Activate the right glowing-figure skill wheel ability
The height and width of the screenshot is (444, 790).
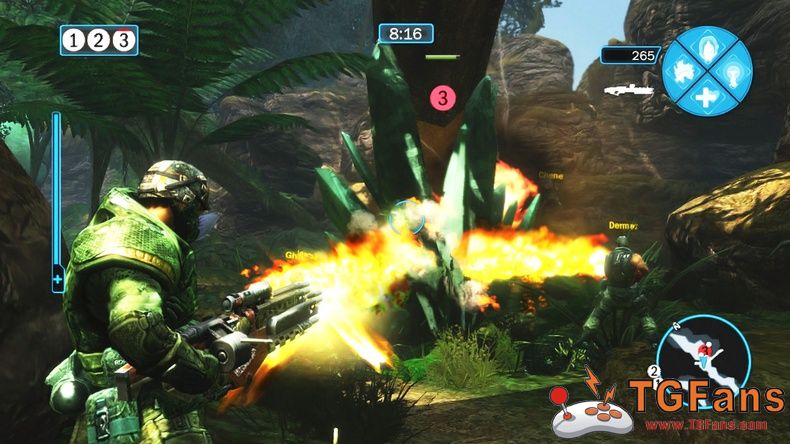click(x=733, y=71)
